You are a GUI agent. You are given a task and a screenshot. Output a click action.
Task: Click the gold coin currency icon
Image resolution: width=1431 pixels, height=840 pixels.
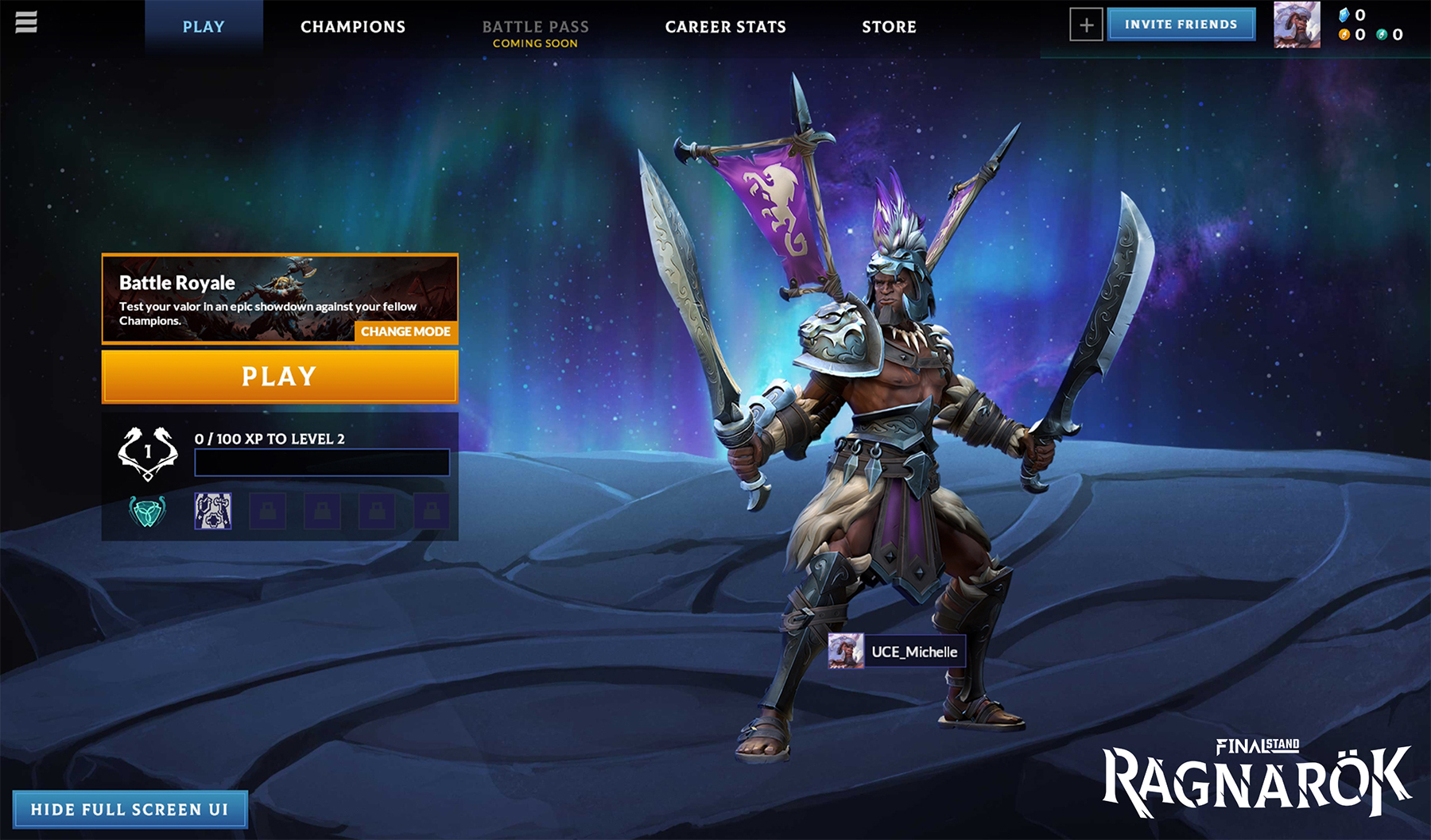click(1345, 34)
